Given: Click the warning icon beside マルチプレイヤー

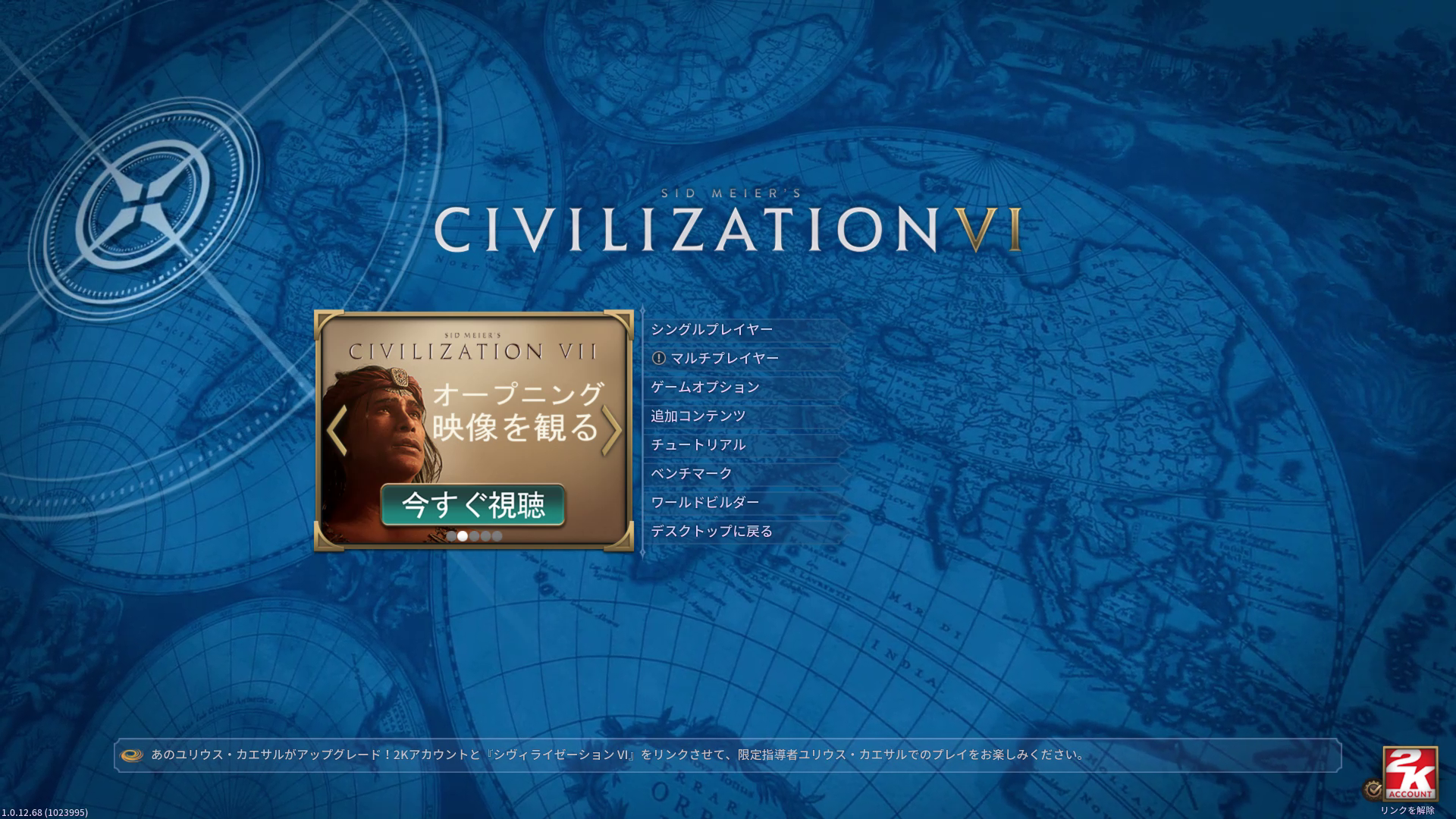Looking at the screenshot, I should (660, 358).
